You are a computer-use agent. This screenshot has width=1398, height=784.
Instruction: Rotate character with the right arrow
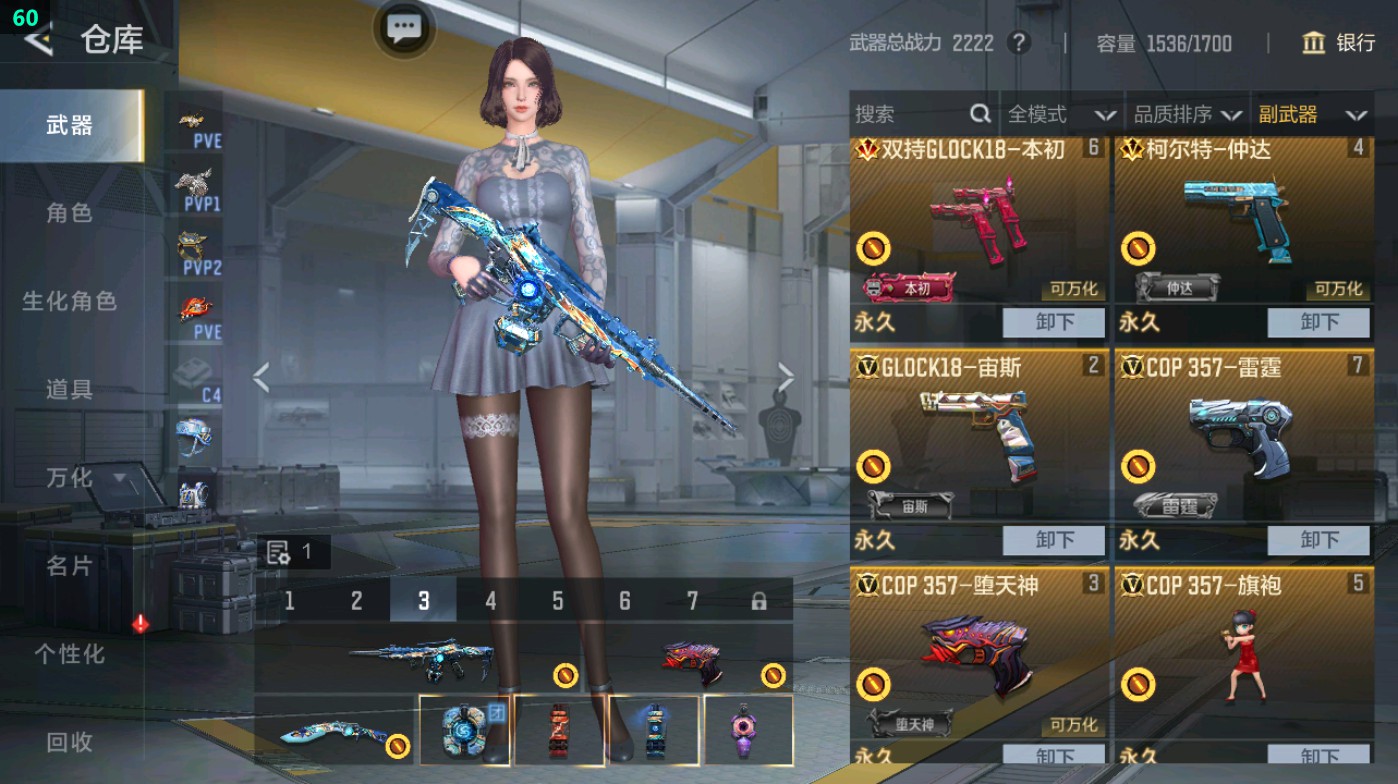(786, 378)
